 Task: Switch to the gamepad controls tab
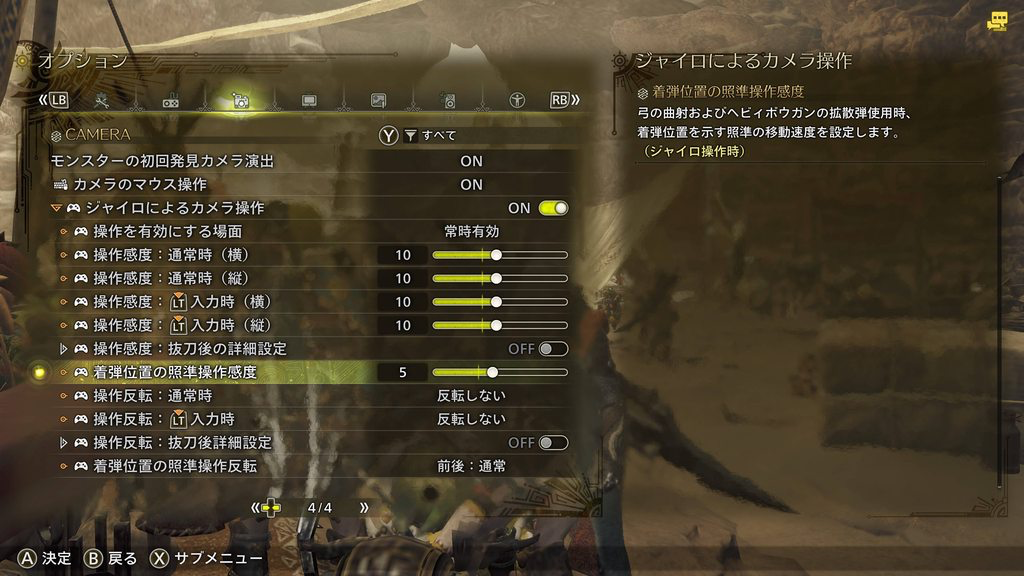tap(171, 100)
